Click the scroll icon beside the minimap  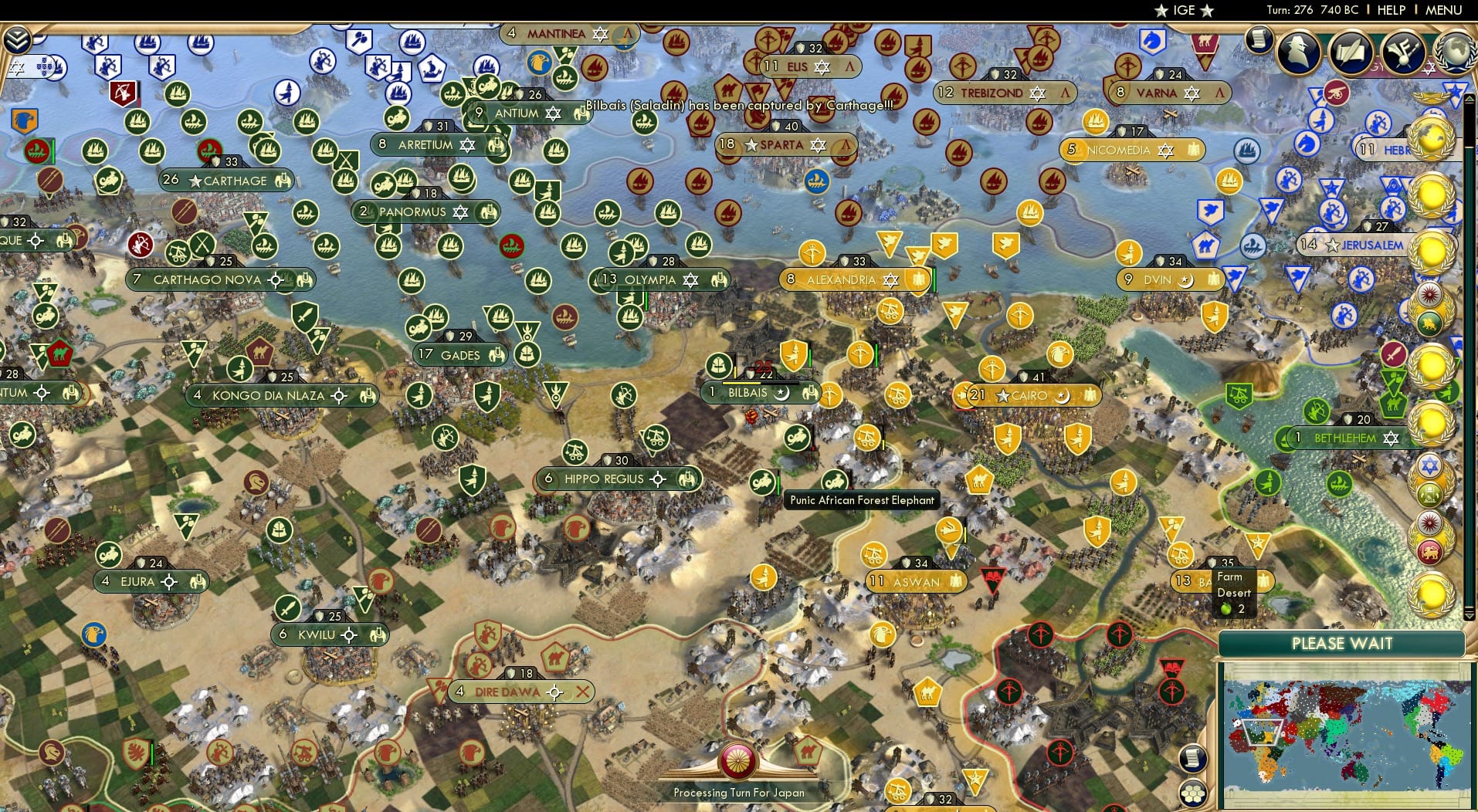(1194, 759)
